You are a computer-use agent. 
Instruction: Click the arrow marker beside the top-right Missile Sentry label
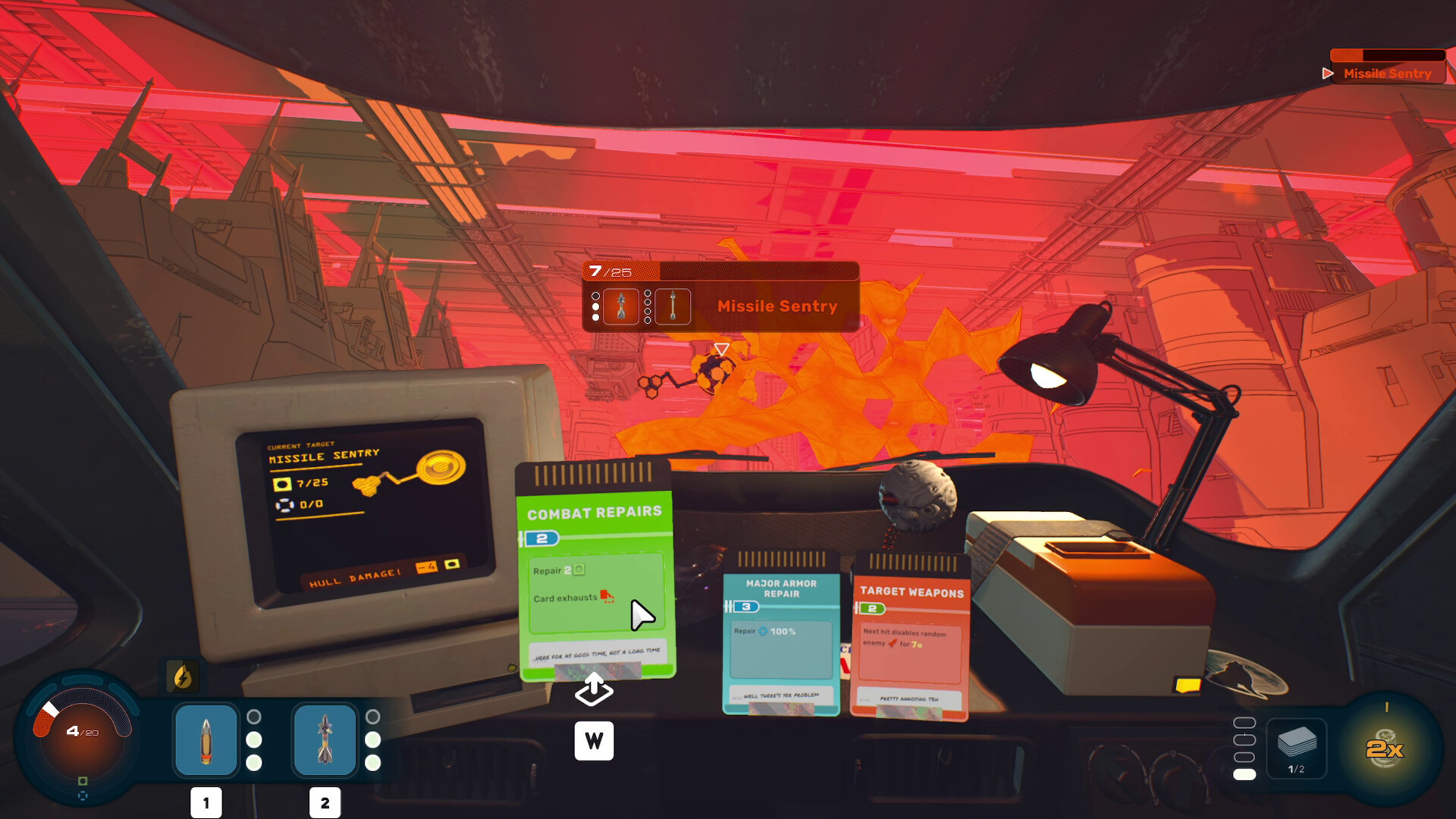[x=1327, y=74]
